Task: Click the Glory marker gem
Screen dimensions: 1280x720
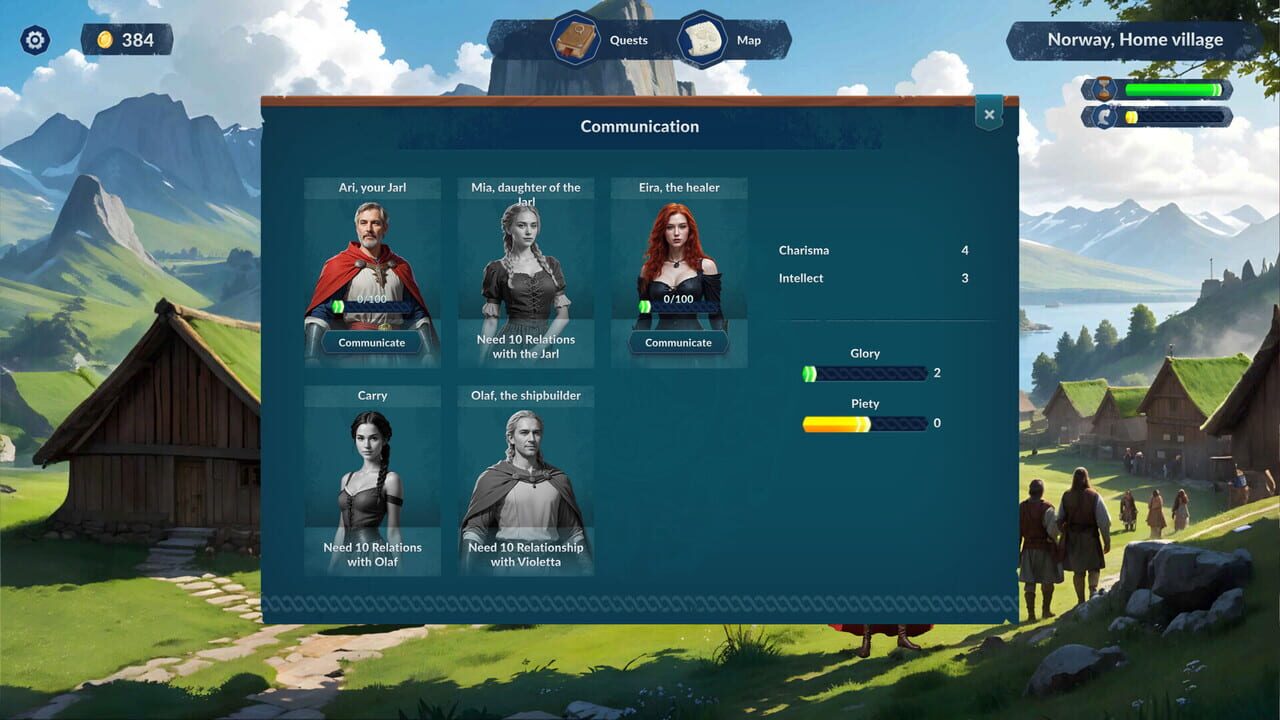Action: point(809,373)
